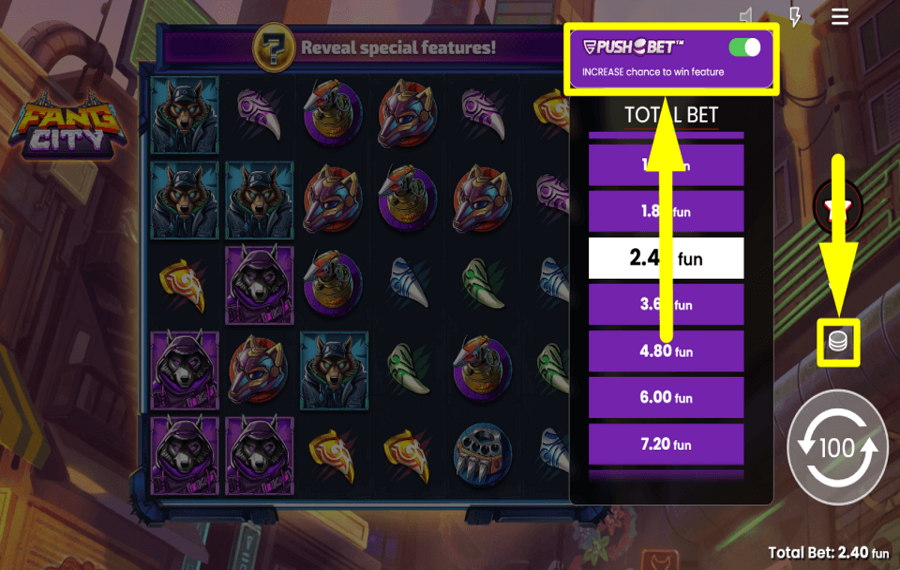The height and width of the screenshot is (570, 900).
Task: Choose the 7.20 fun bet amount
Action: coord(666,444)
